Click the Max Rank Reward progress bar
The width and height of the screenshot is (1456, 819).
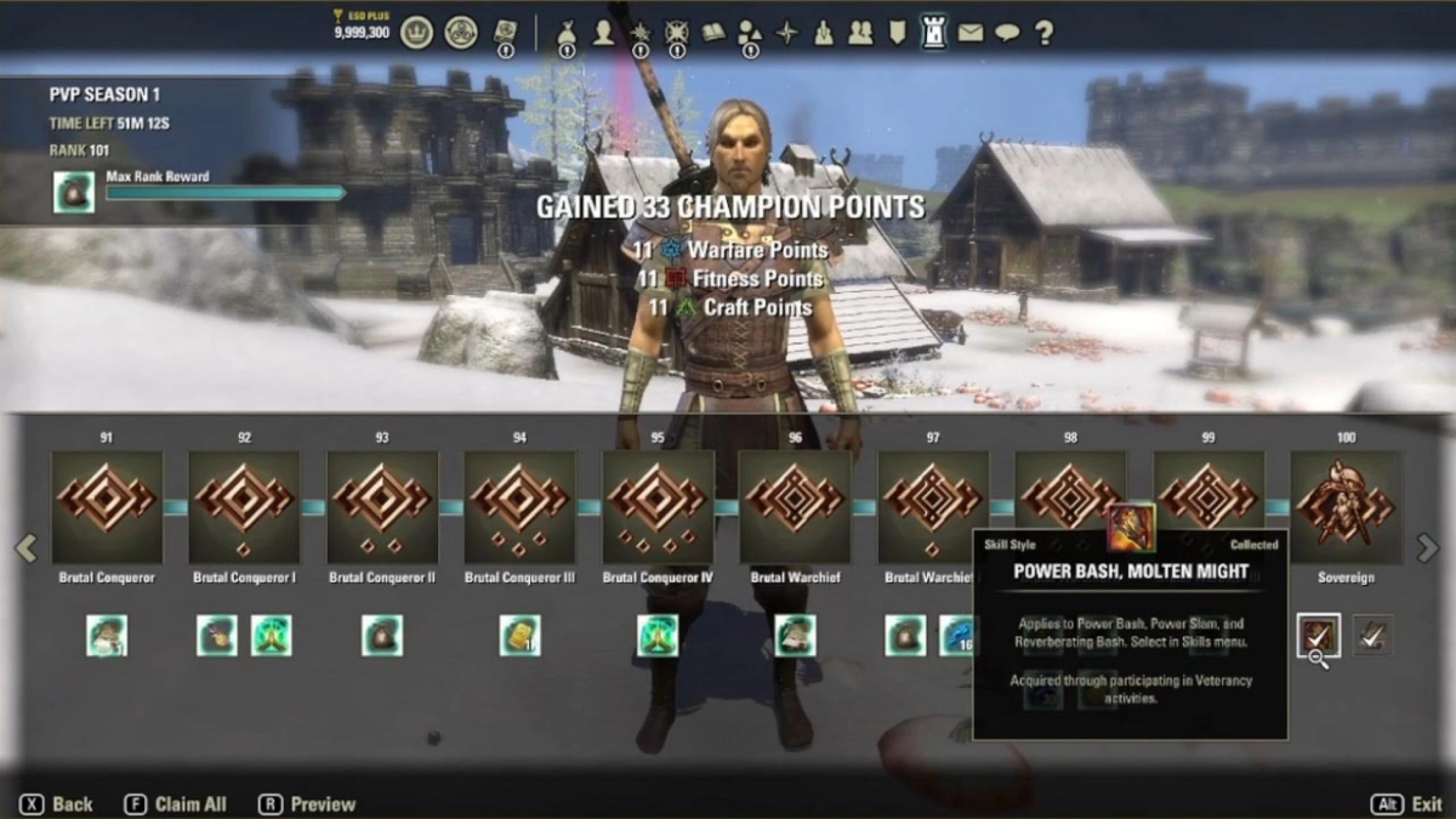225,193
